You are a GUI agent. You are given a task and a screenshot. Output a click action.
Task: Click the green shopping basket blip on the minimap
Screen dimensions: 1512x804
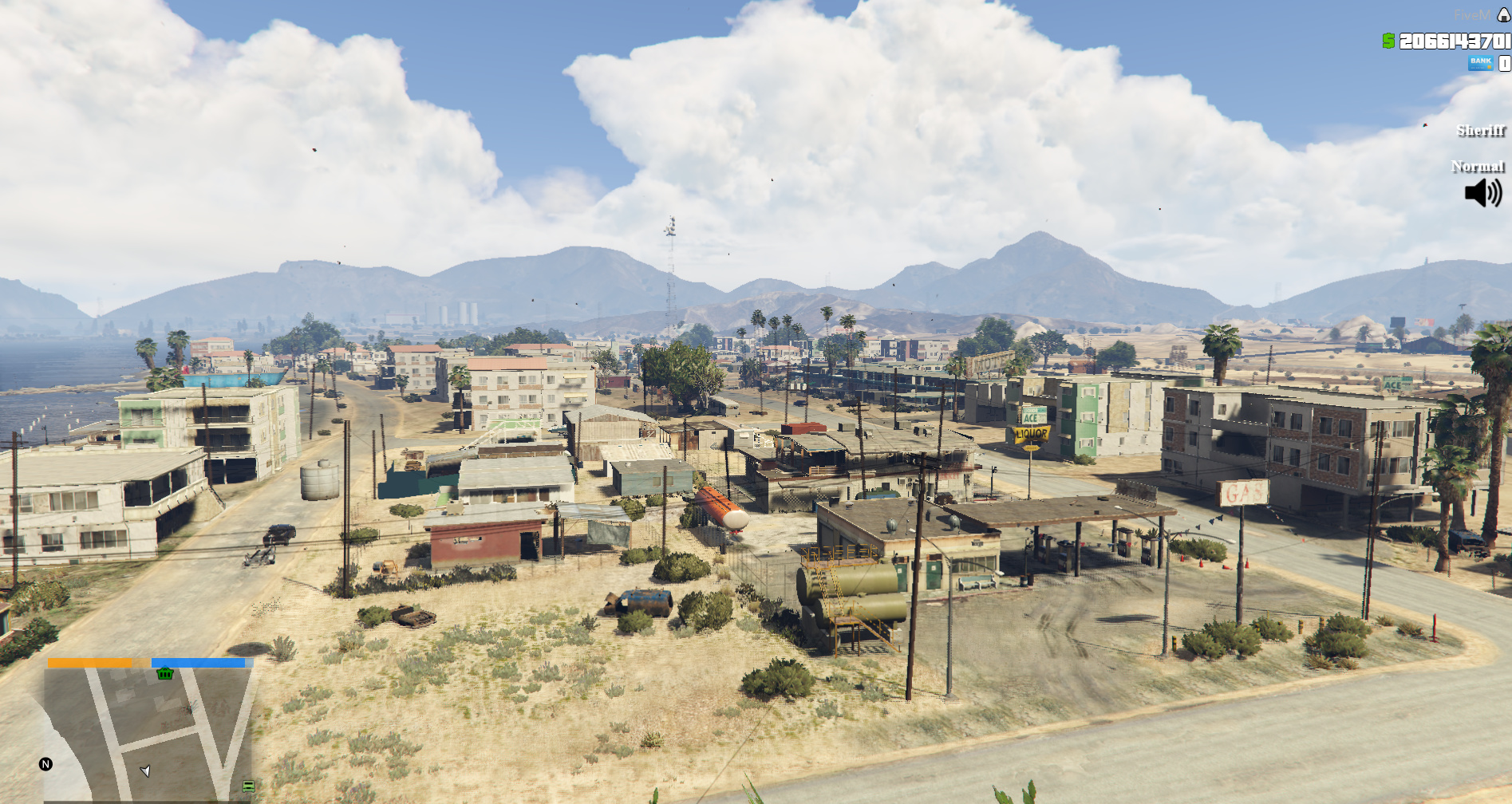click(164, 674)
